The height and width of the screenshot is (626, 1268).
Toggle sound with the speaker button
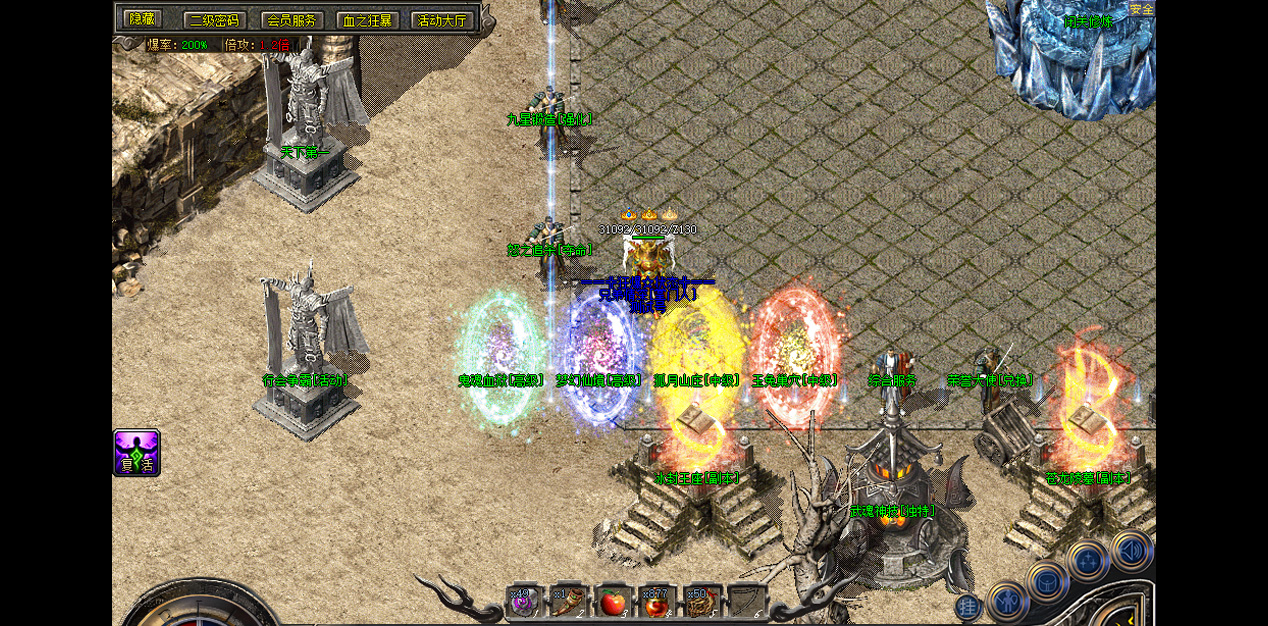pyautogui.click(x=1132, y=549)
